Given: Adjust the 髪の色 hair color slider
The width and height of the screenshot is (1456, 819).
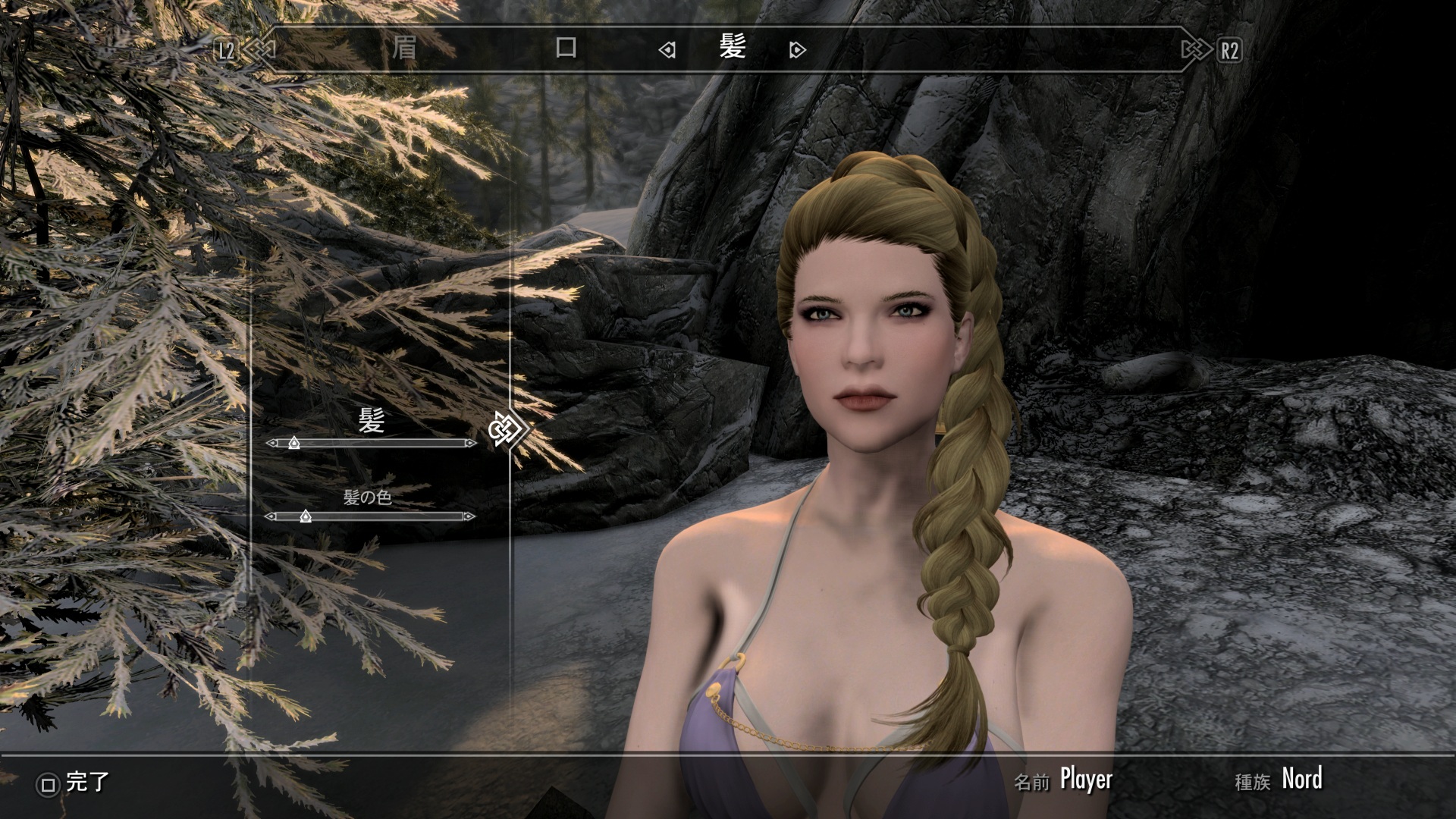Looking at the screenshot, I should point(305,516).
